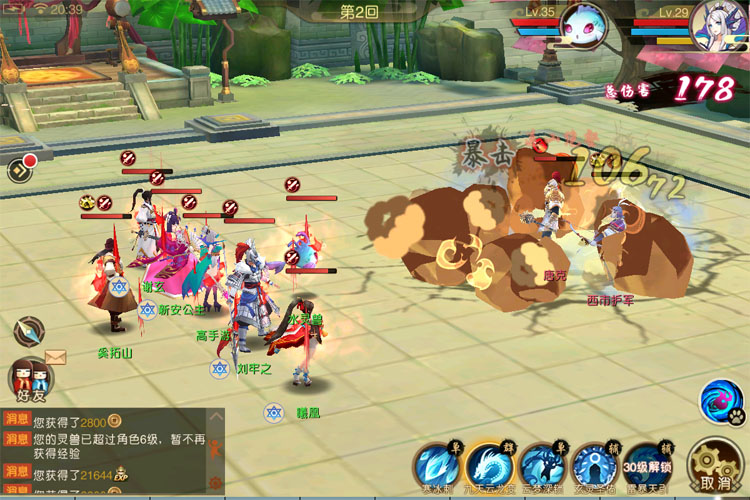Expand the chat log with the up arrow
Viewport: 750px width, 500px height.
coord(215,416)
